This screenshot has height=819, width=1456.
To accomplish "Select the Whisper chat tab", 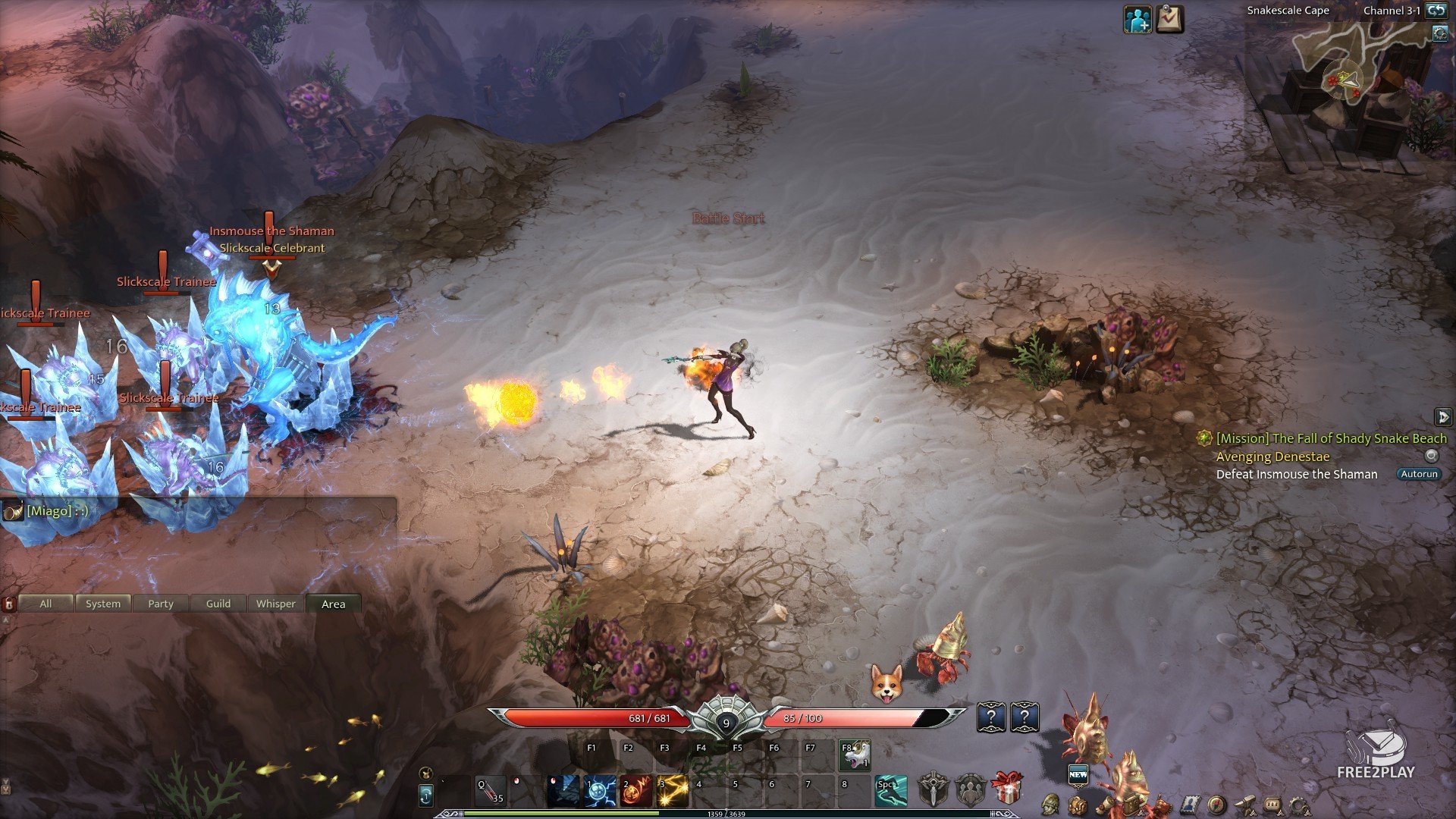I will click(276, 604).
